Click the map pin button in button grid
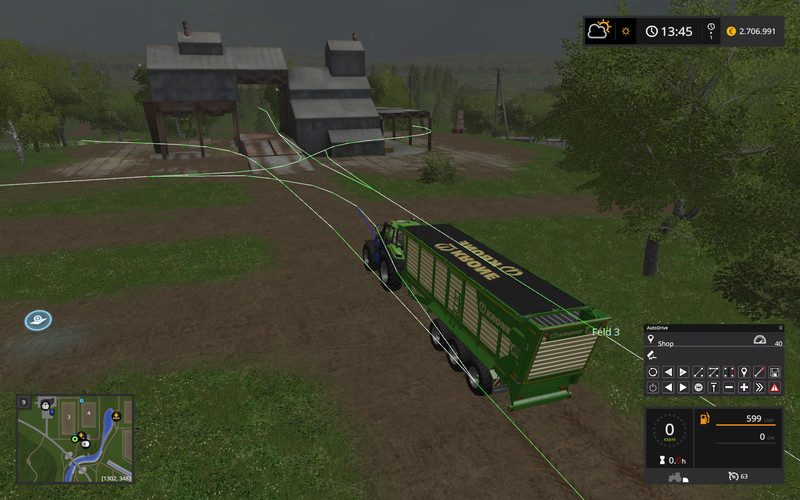800x500 pixels. click(x=744, y=372)
